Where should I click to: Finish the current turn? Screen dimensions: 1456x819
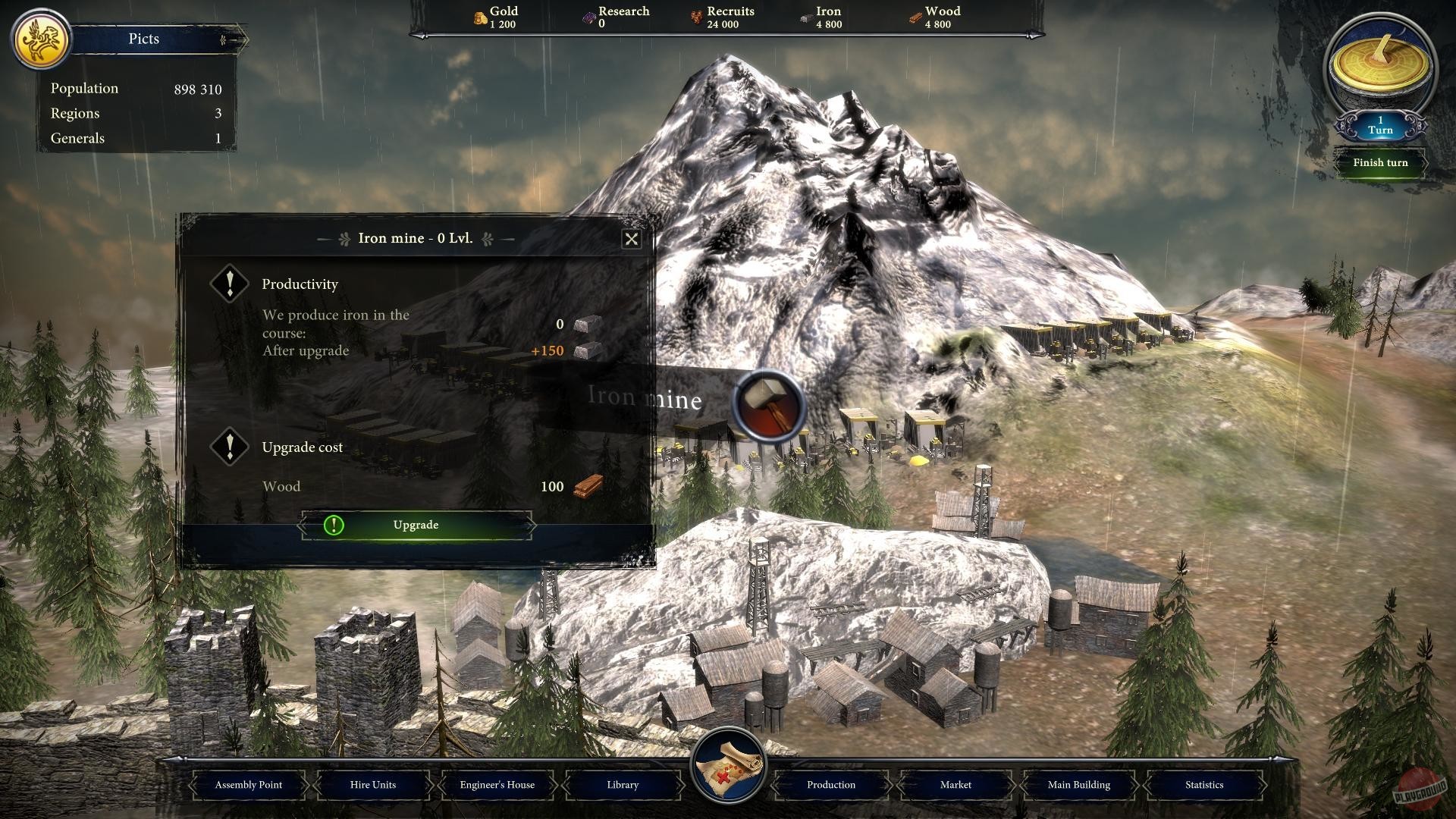click(1379, 163)
